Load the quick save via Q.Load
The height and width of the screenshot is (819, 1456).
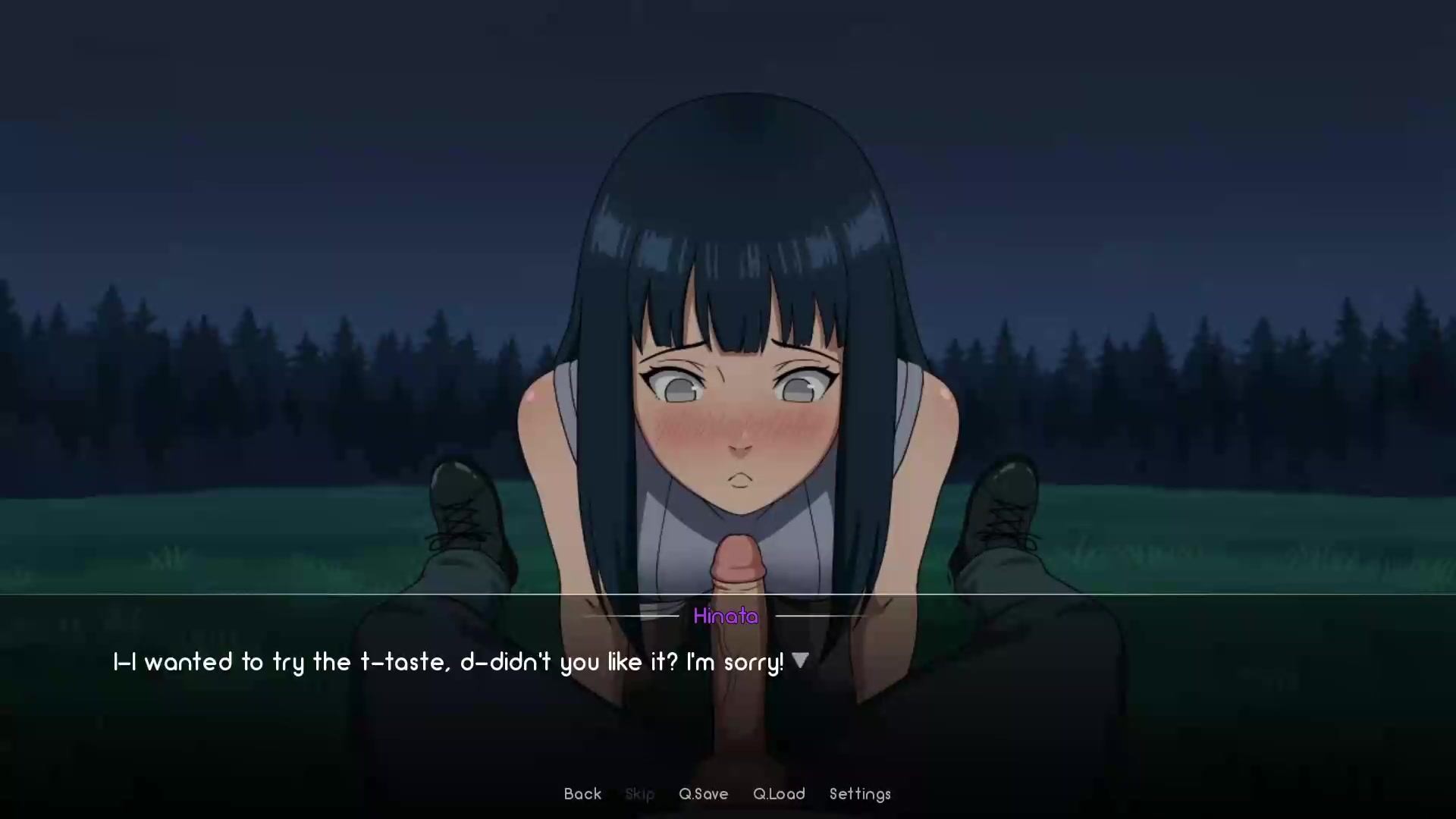(779, 794)
